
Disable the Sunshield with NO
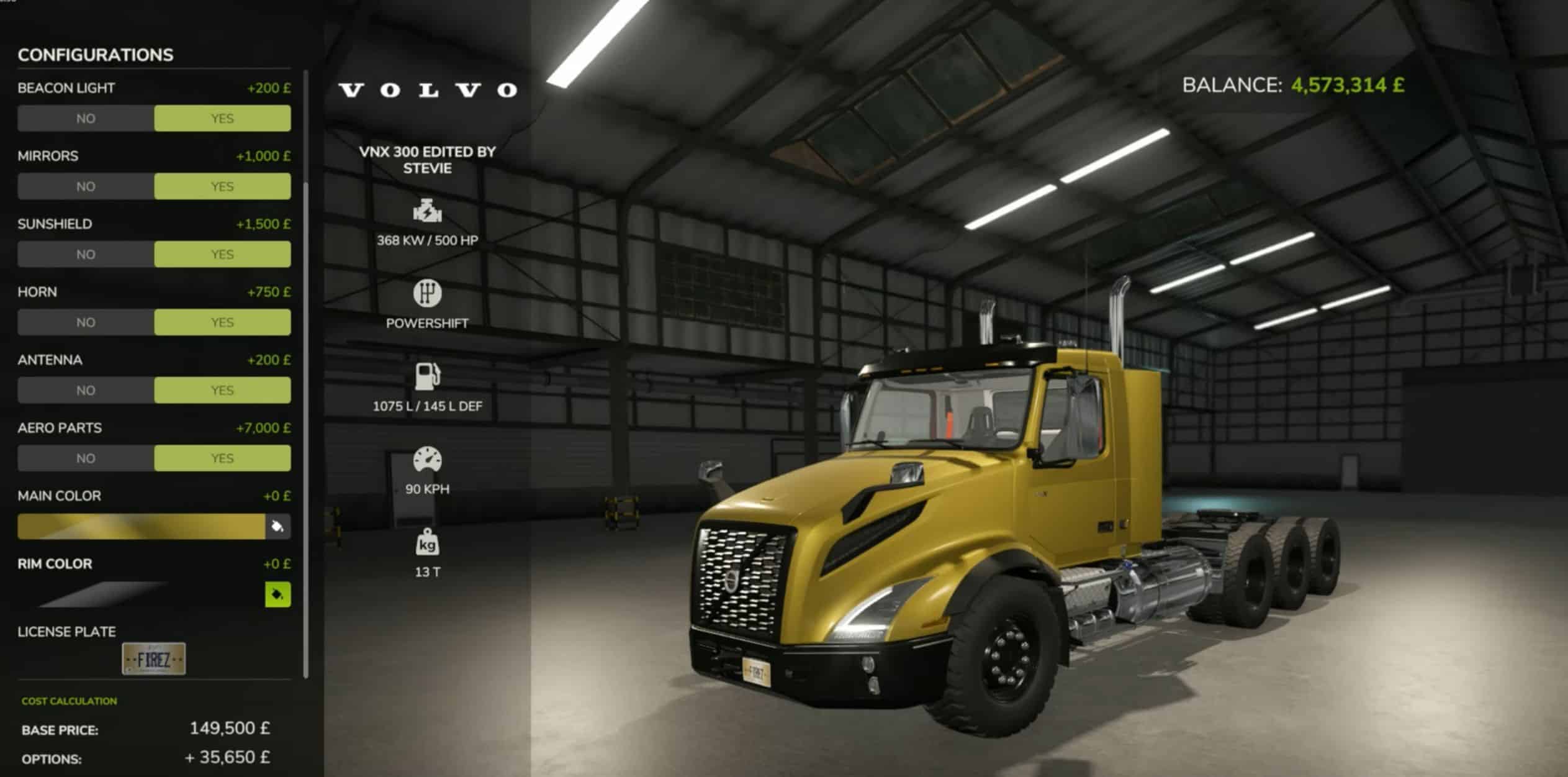tap(86, 255)
